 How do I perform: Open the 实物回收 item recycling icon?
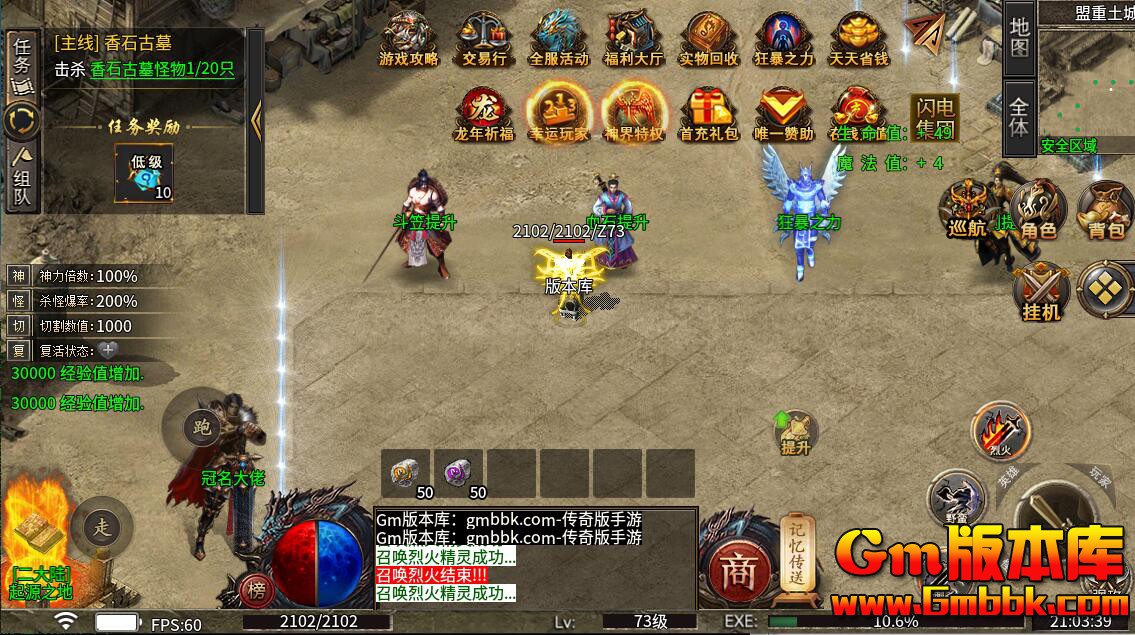708,38
